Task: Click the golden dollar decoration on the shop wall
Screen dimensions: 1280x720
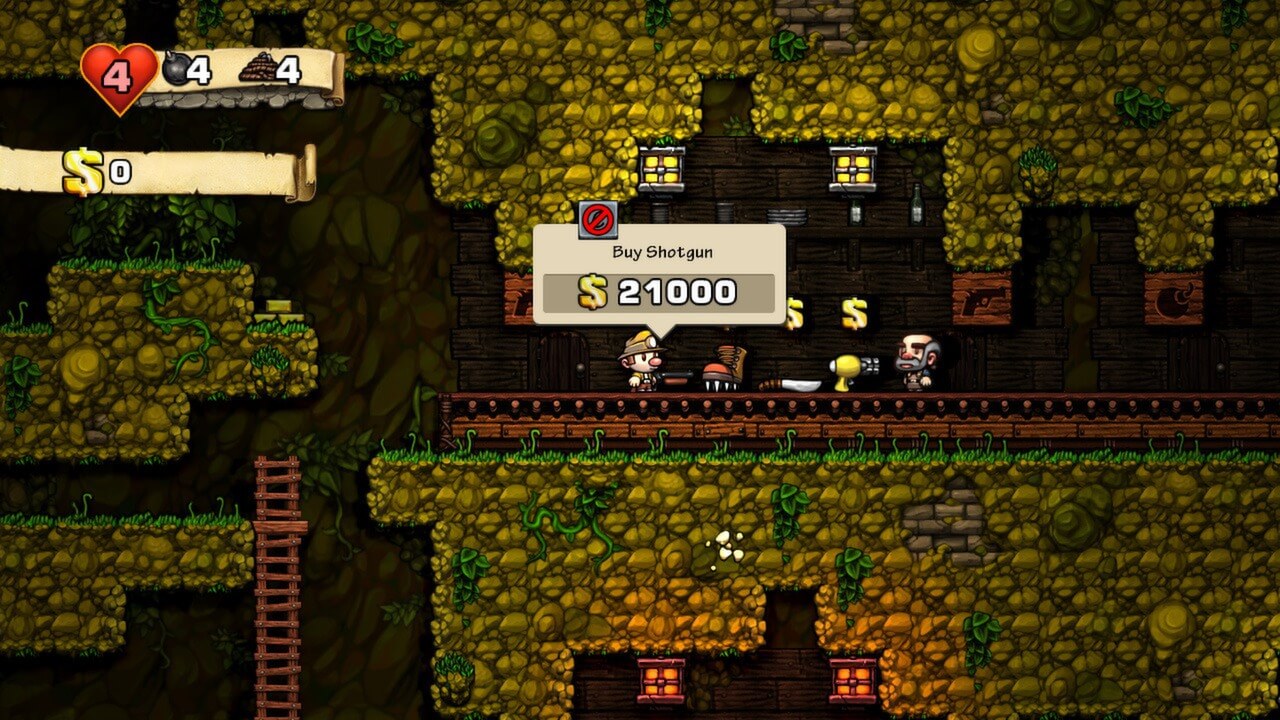Action: coord(855,311)
